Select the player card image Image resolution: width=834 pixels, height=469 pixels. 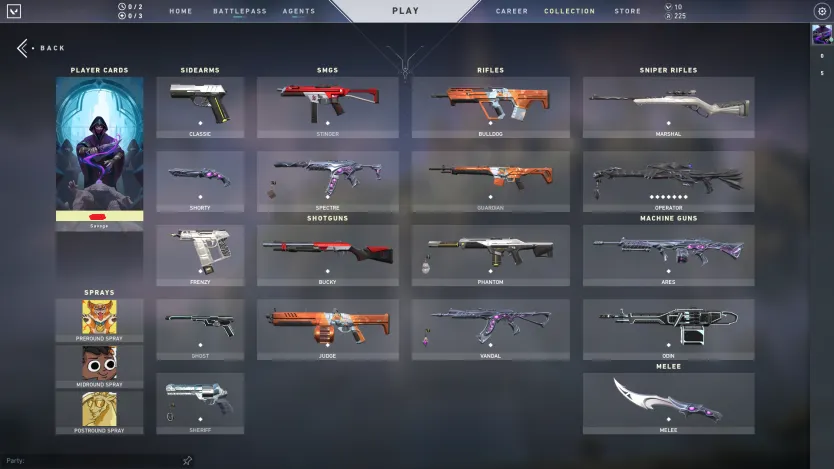point(99,144)
